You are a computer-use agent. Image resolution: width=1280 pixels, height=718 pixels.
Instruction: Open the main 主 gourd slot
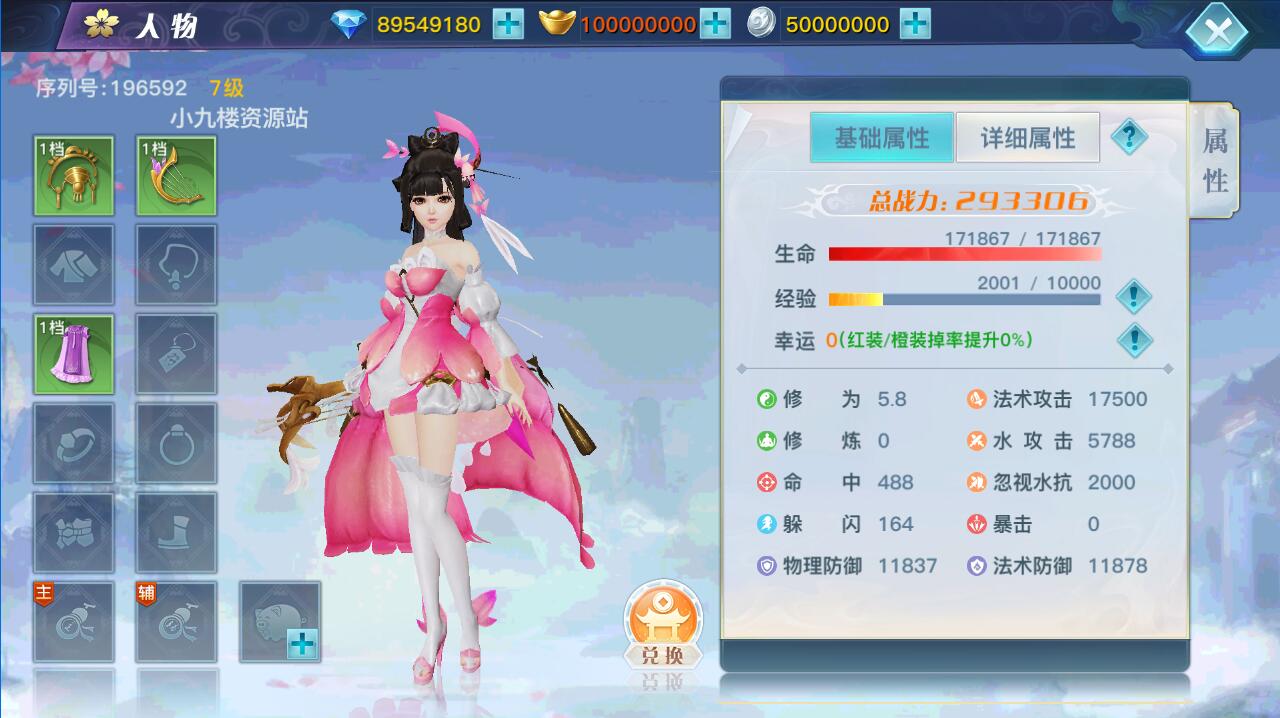[x=74, y=622]
